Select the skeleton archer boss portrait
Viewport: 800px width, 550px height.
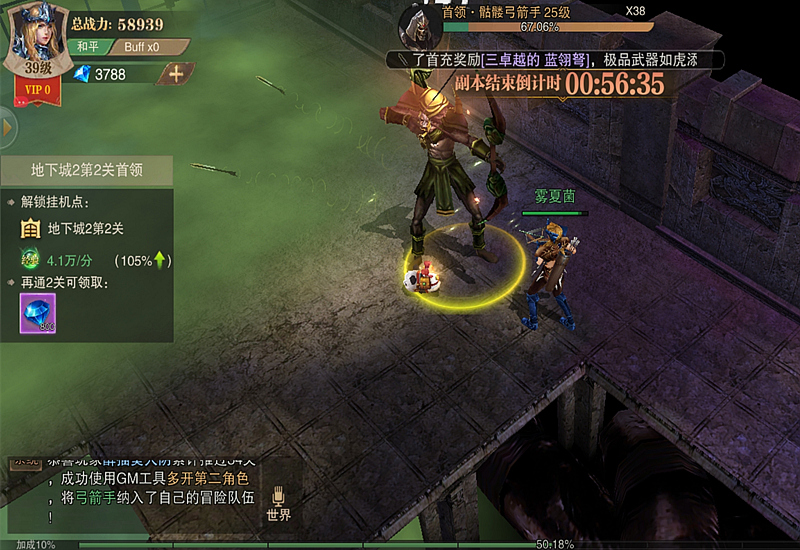(x=420, y=24)
